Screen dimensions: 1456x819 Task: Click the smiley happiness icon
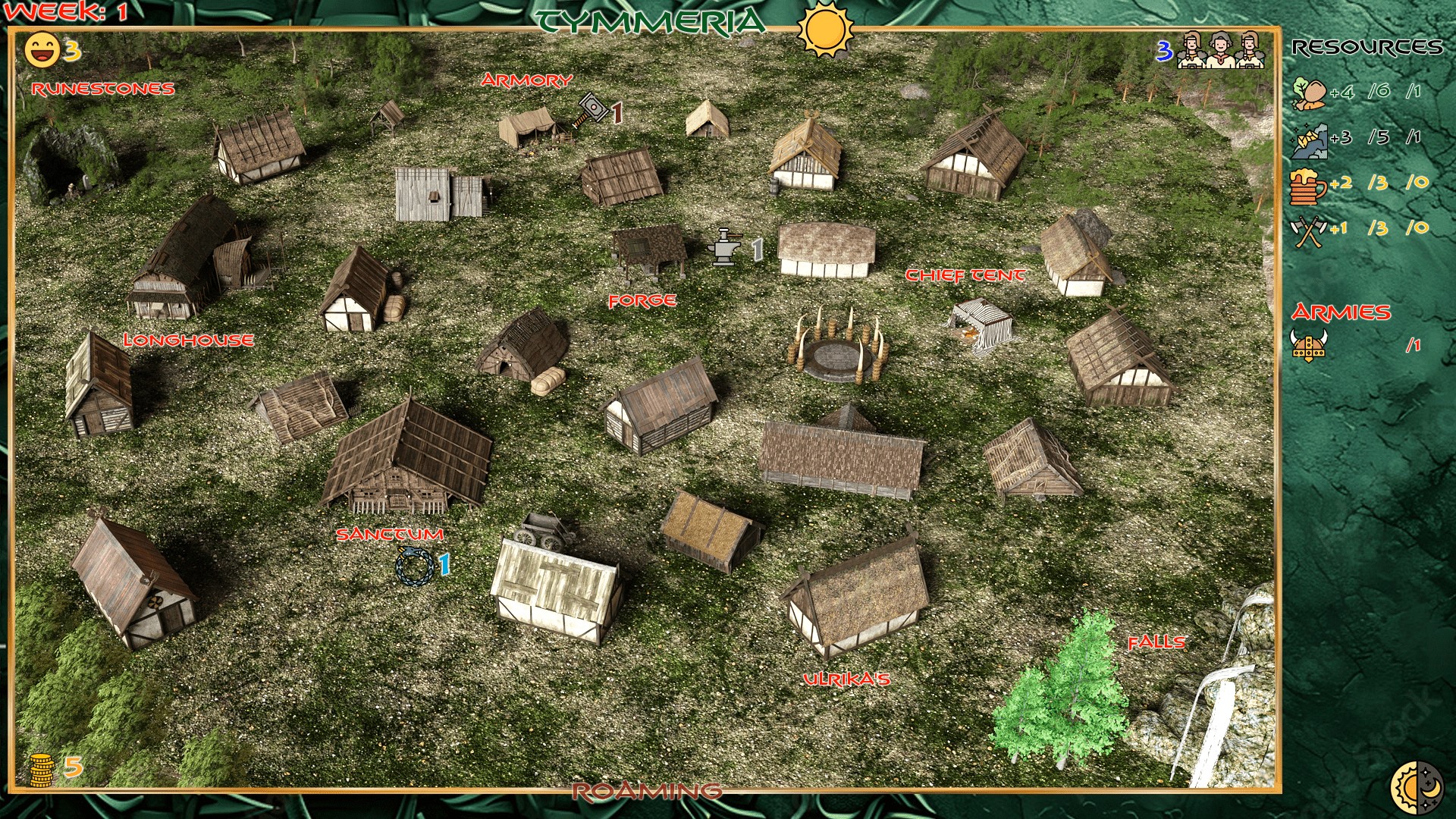tap(42, 50)
